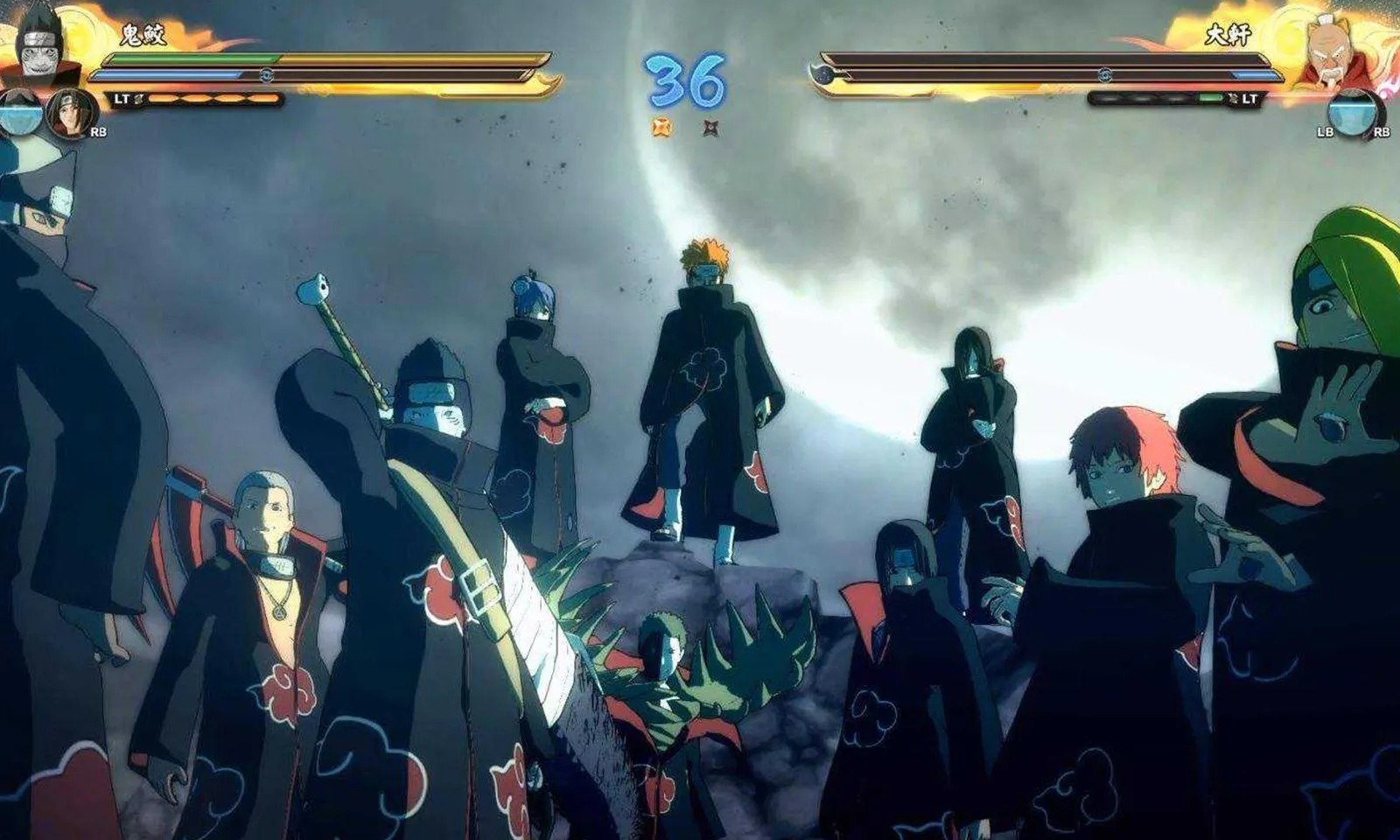
Task: Click the player's blue recharging support icon
Action: [x=21, y=114]
